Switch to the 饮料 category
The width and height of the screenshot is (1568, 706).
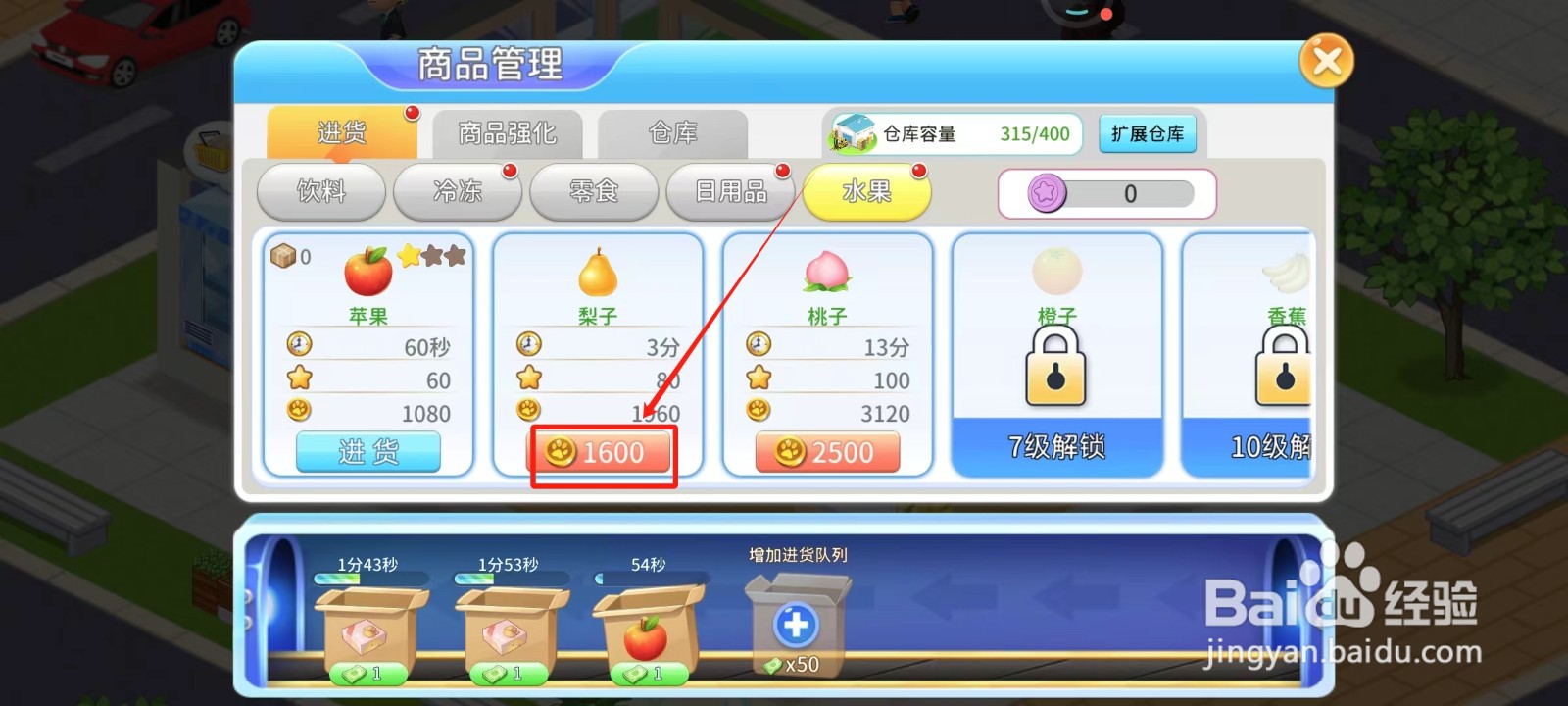(320, 192)
